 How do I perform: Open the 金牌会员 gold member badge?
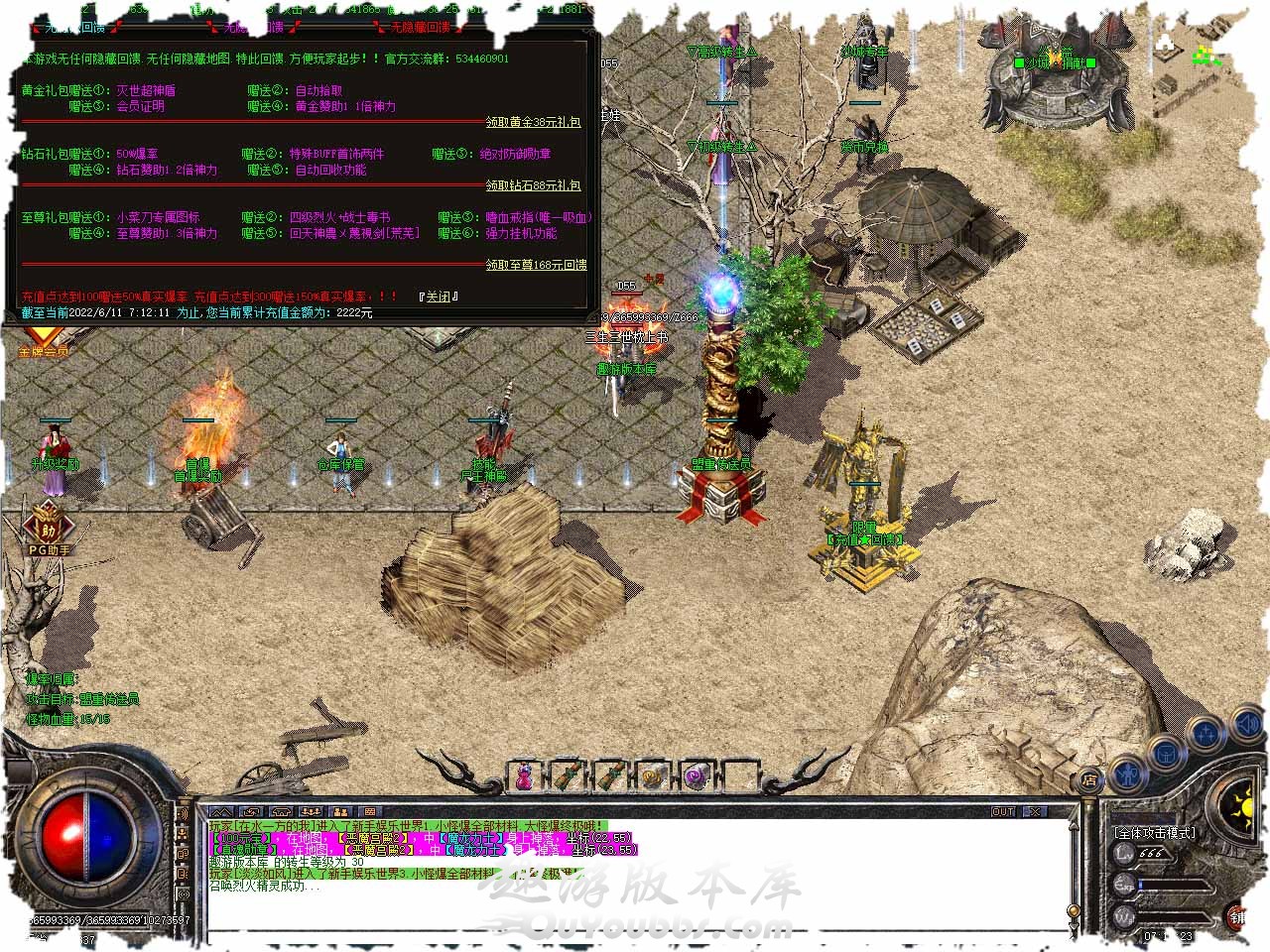pyautogui.click(x=43, y=345)
